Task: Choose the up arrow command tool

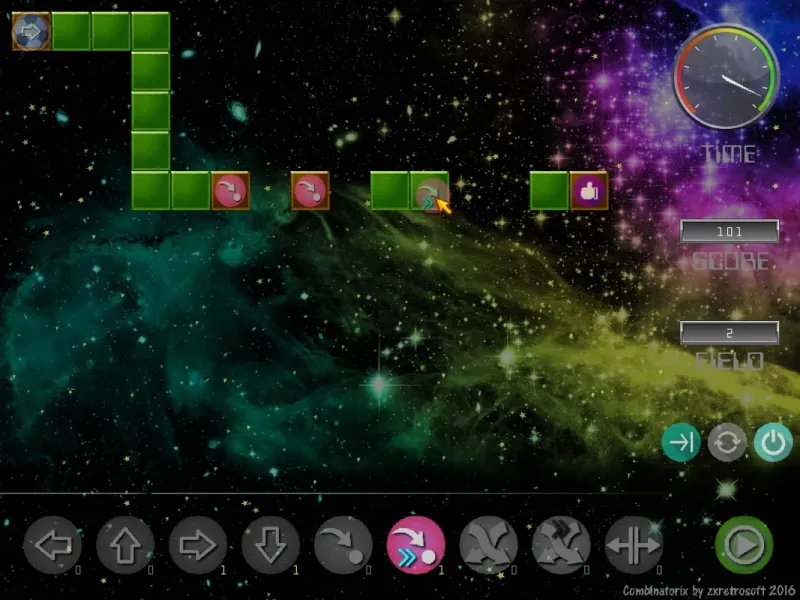Action: click(x=125, y=546)
